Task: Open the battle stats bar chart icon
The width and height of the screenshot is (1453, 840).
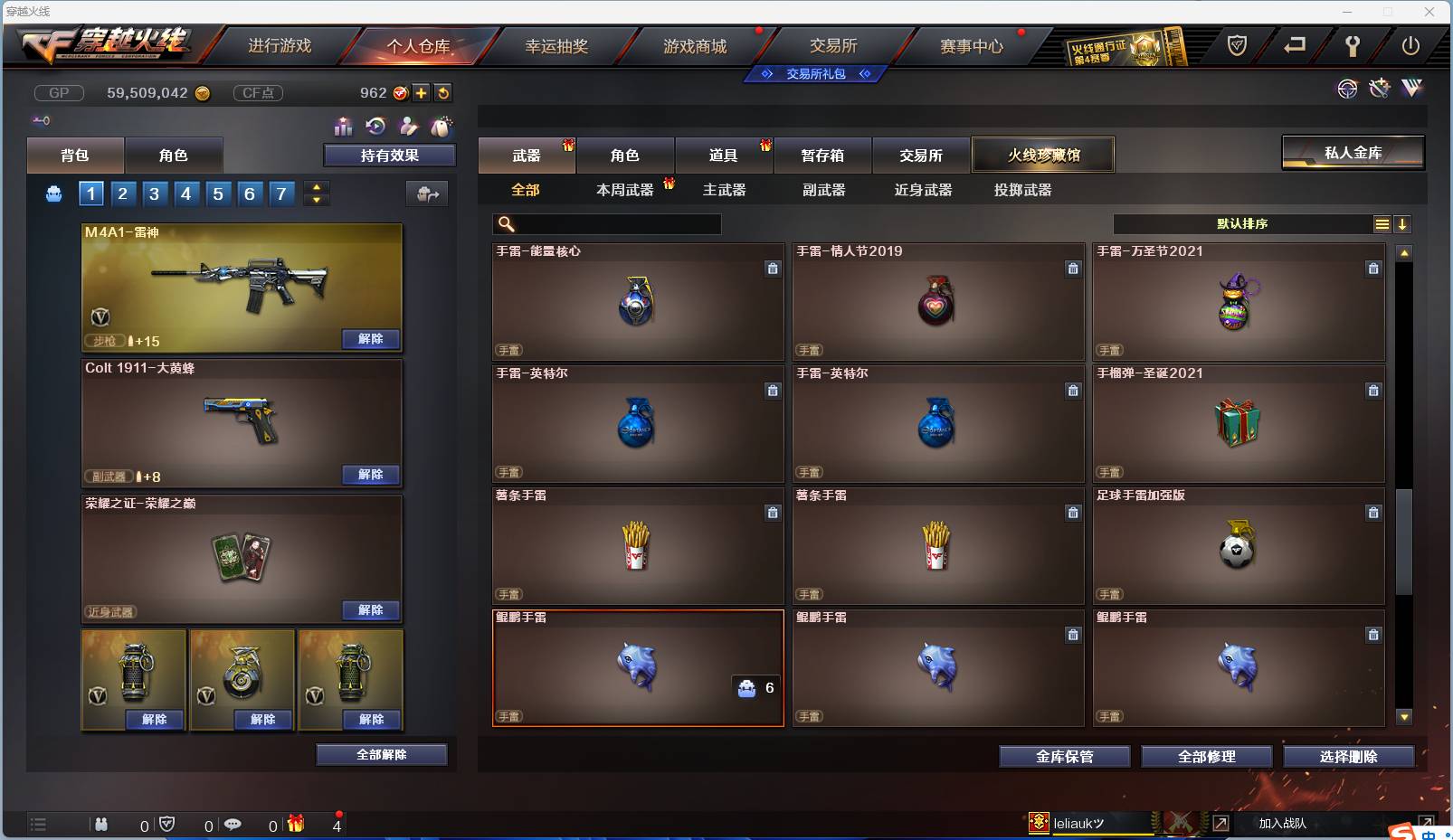Action: point(344,126)
